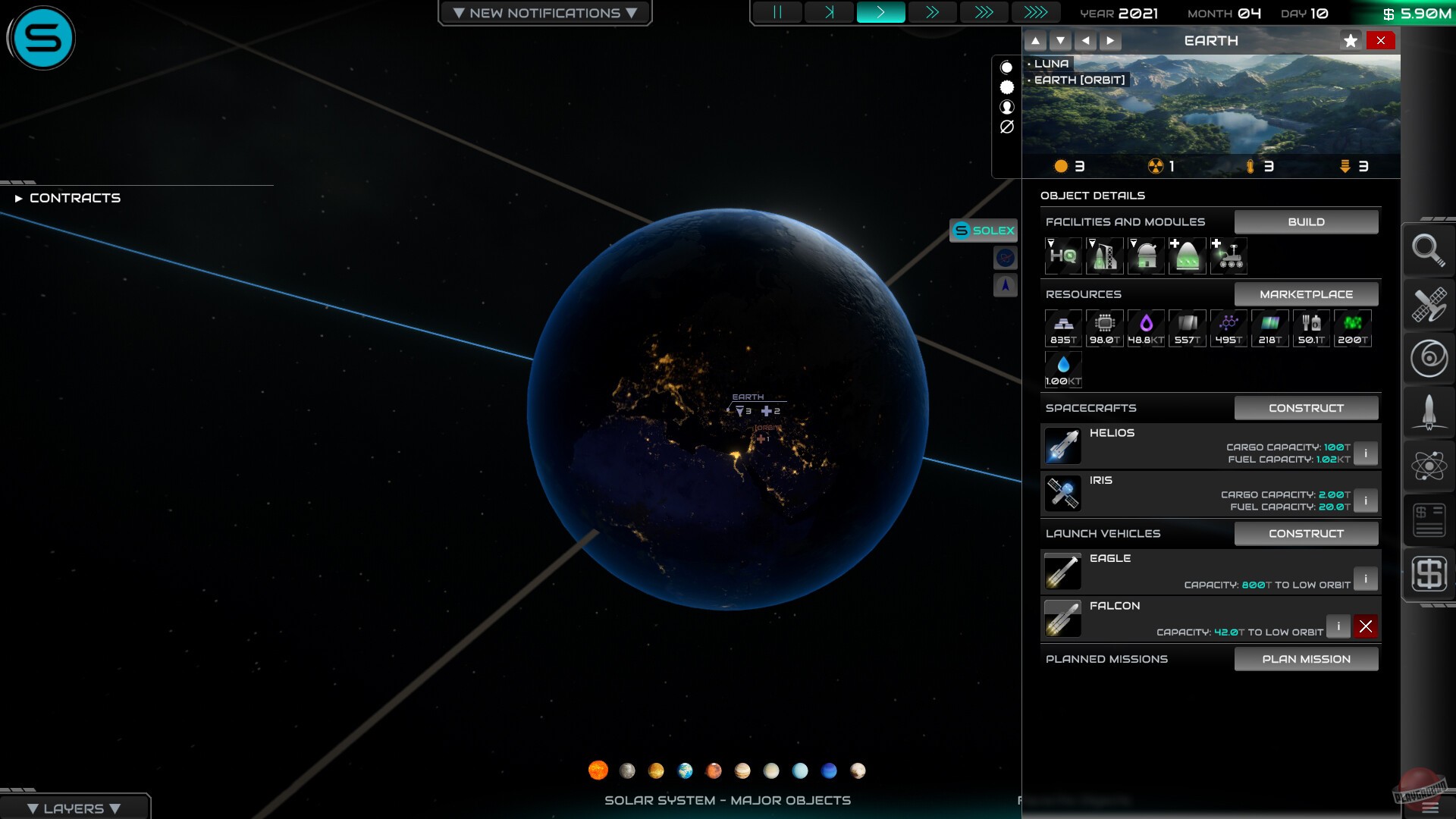
Task: Click the observatory facility icon
Action: point(1146,256)
